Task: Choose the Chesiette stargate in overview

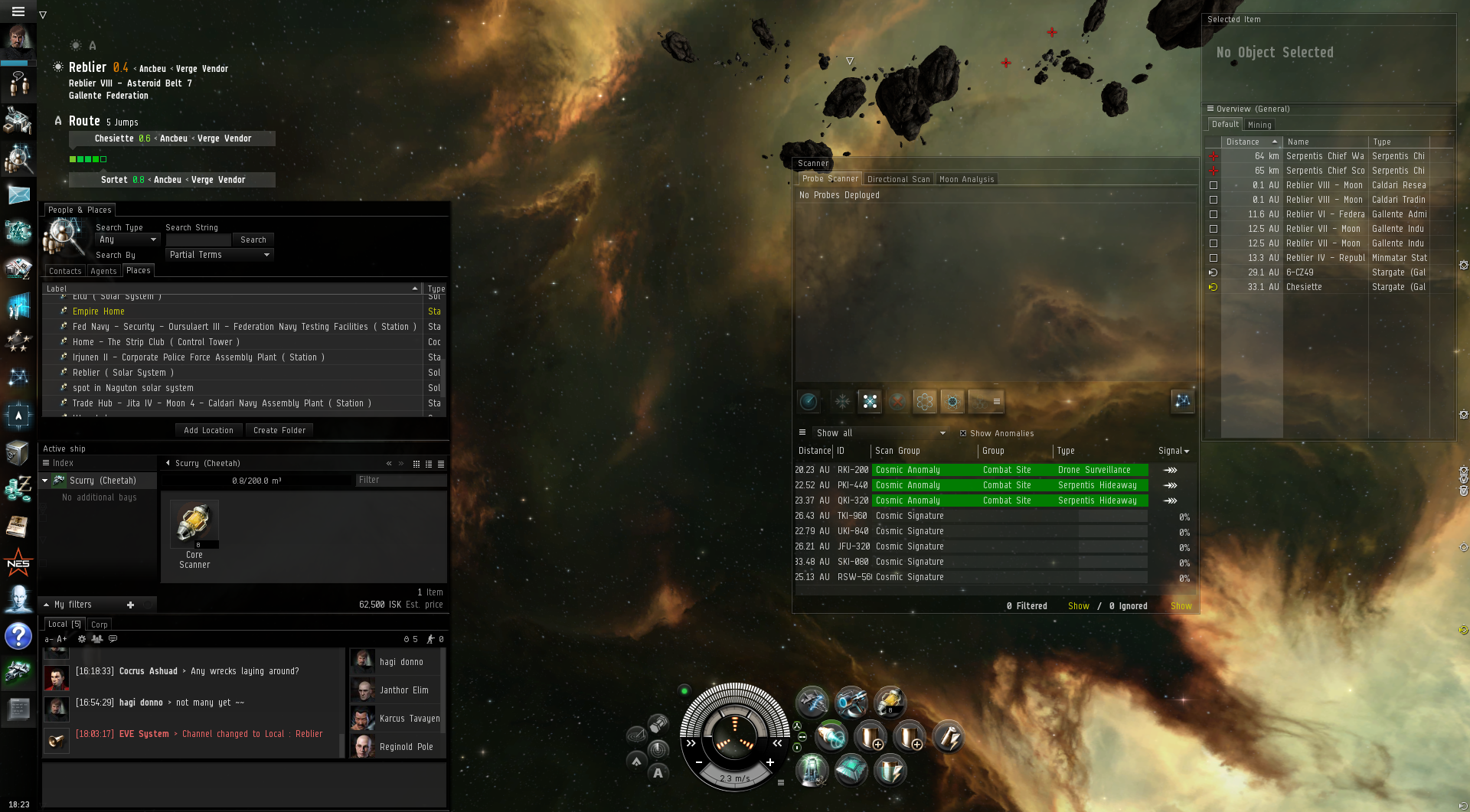Action: click(x=1304, y=287)
